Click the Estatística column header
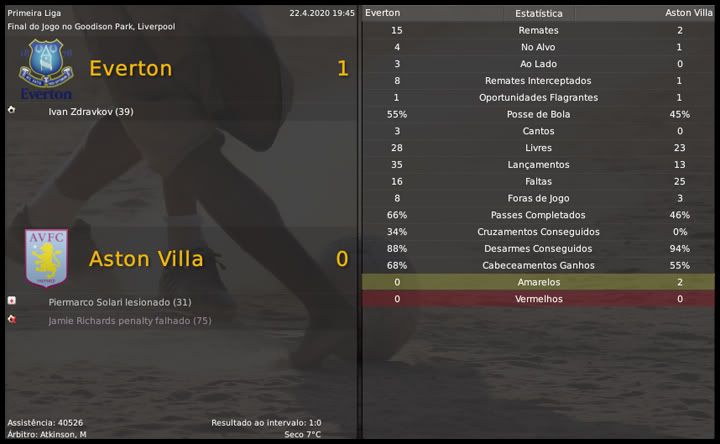Viewport: 720px width, 444px height. [x=538, y=14]
